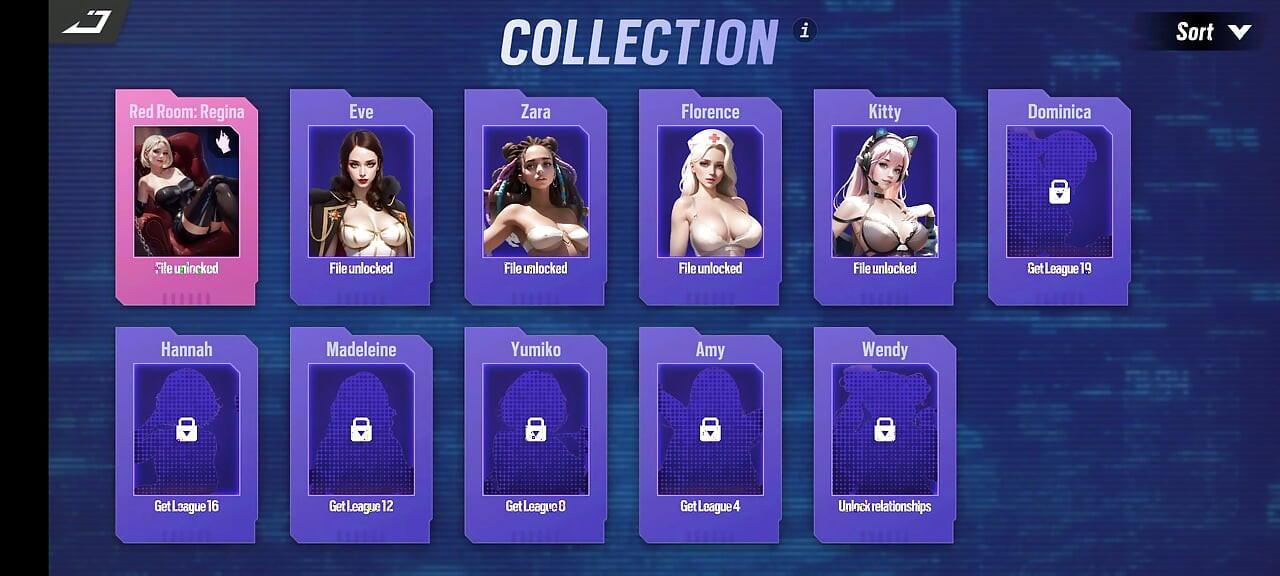Open the collection info icon

(804, 30)
